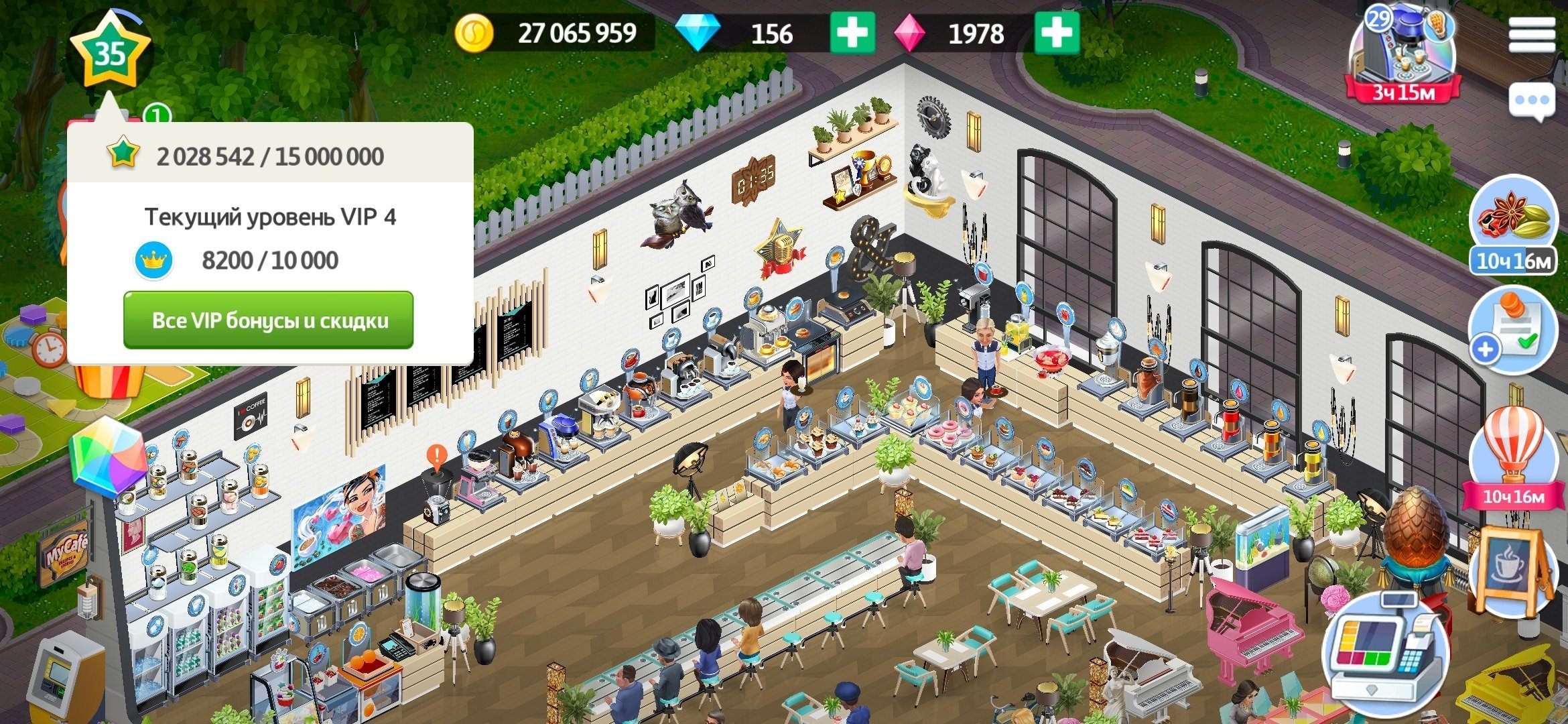Open the hamburger main menu
Image resolution: width=1568 pixels, height=724 pixels.
point(1532,34)
